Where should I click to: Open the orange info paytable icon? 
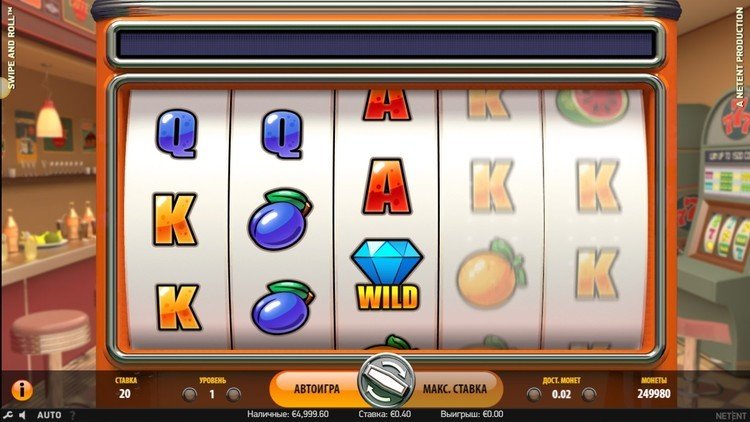pos(21,390)
